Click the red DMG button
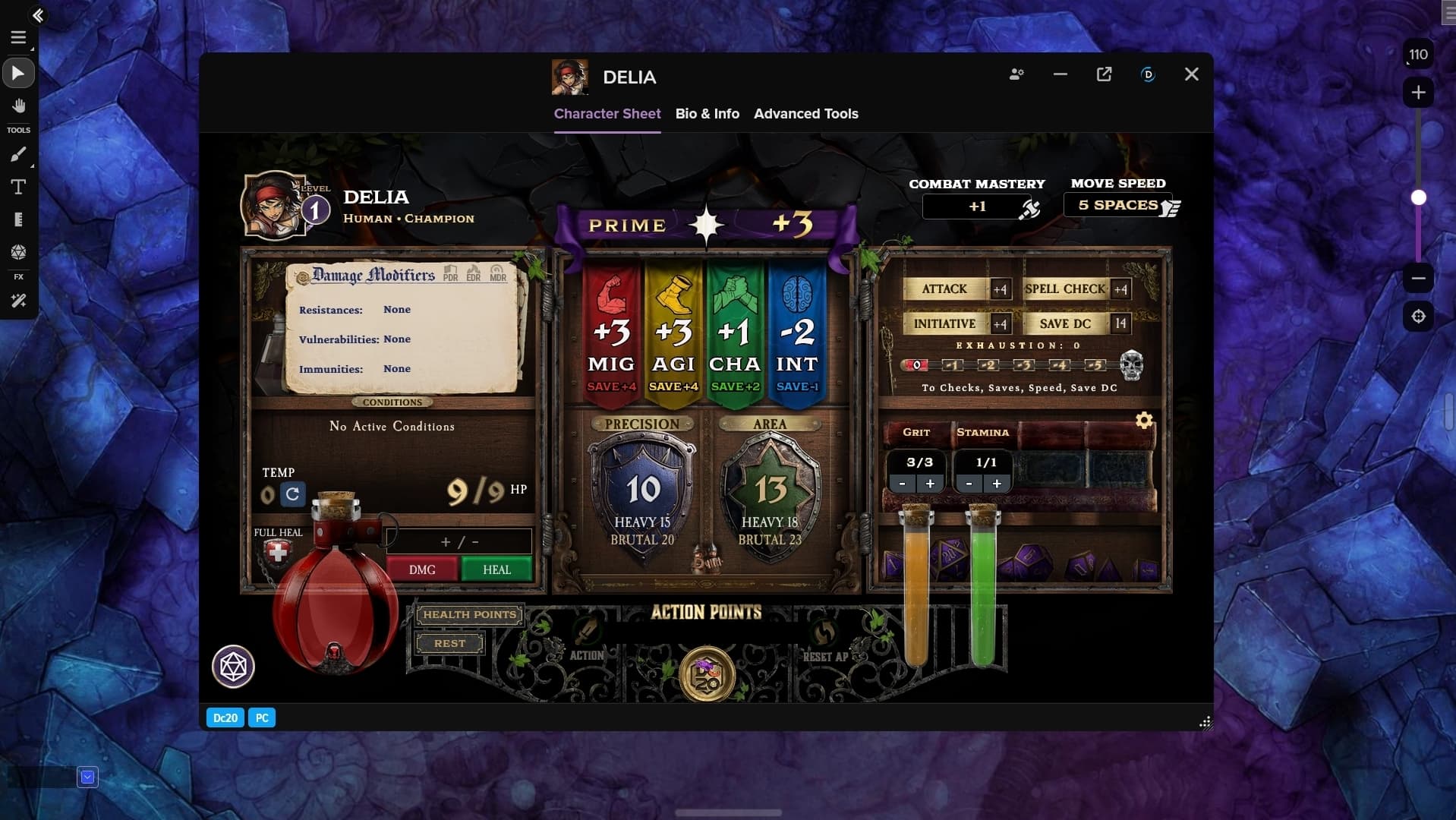This screenshot has width=1456, height=820. point(422,569)
